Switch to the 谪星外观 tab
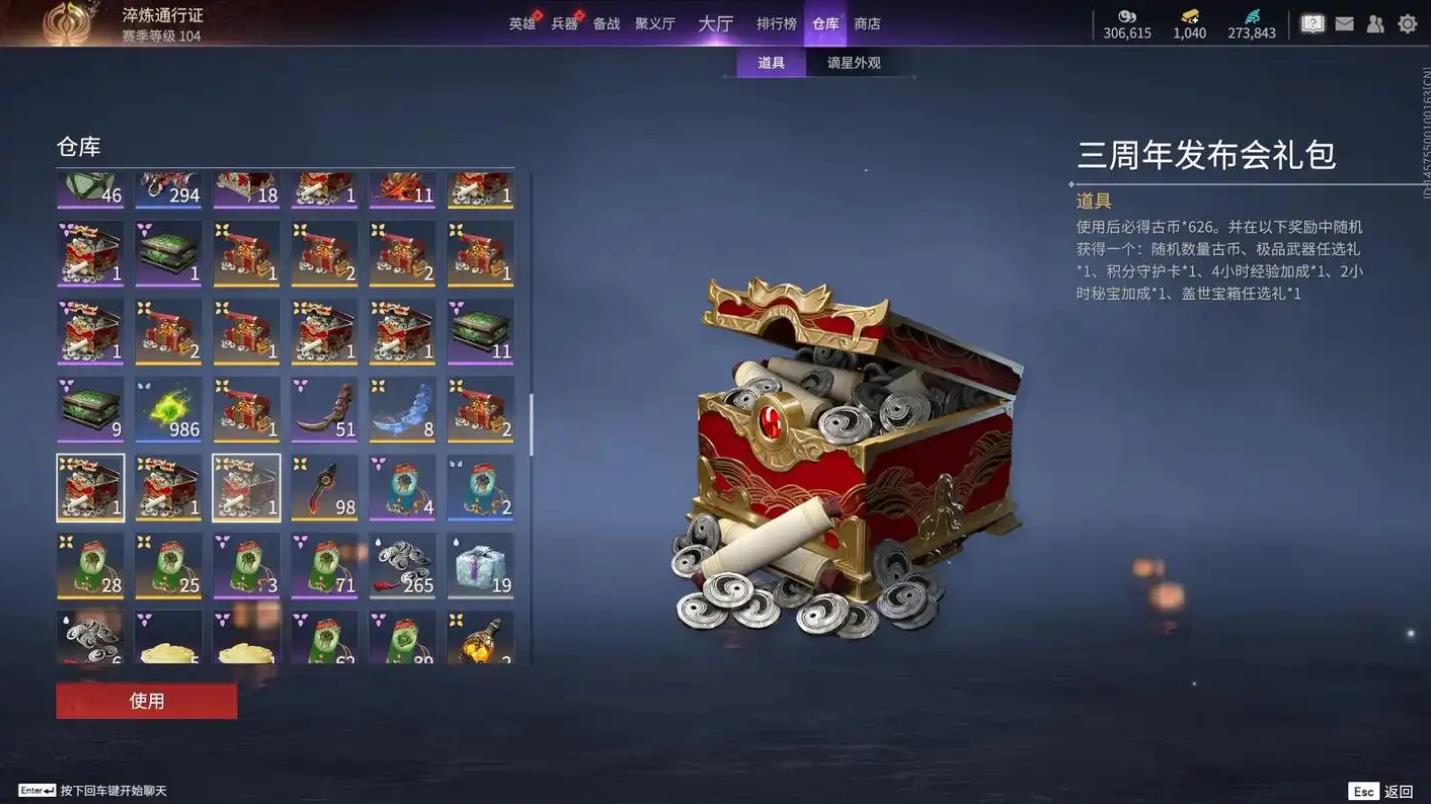 (853, 63)
